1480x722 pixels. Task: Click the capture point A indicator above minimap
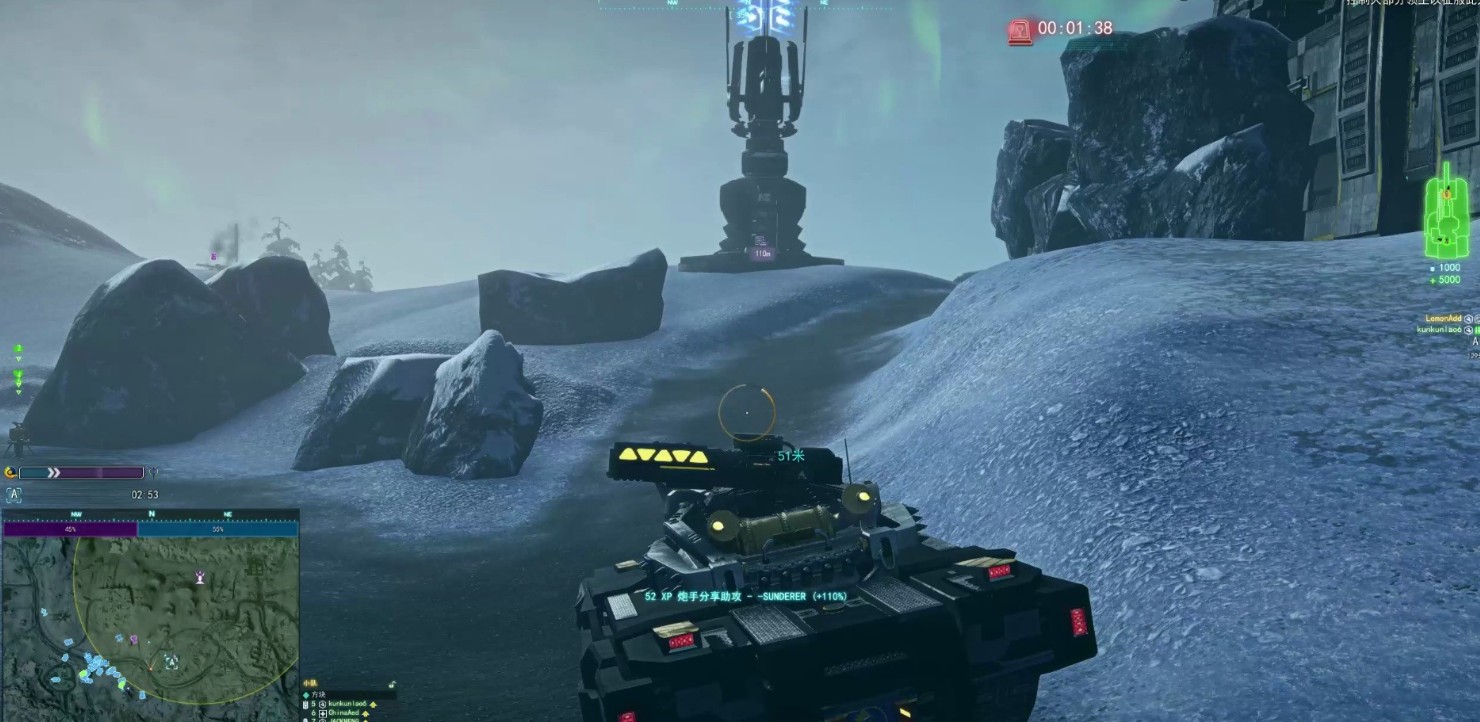coord(14,495)
